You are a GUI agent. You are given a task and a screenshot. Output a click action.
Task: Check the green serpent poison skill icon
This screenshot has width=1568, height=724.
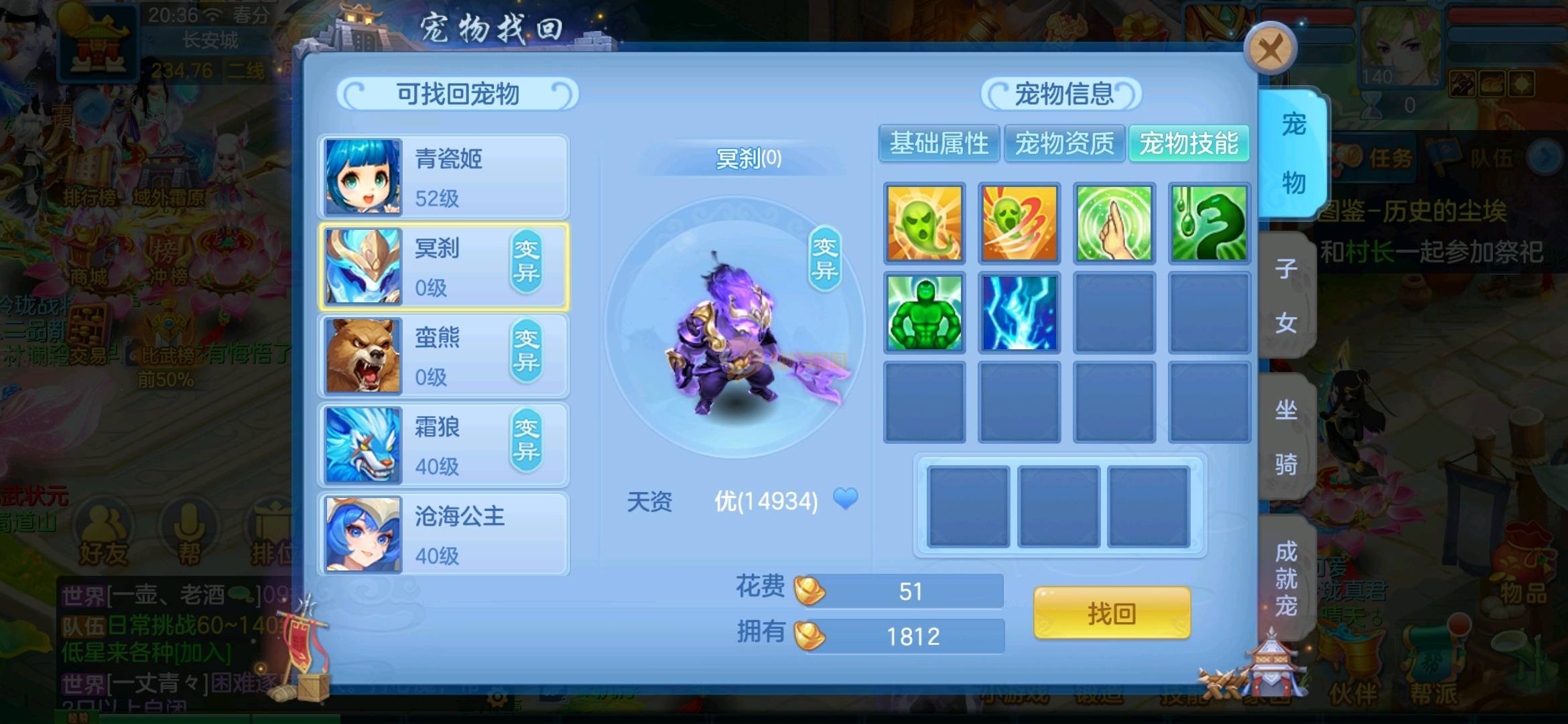pyautogui.click(x=1210, y=223)
